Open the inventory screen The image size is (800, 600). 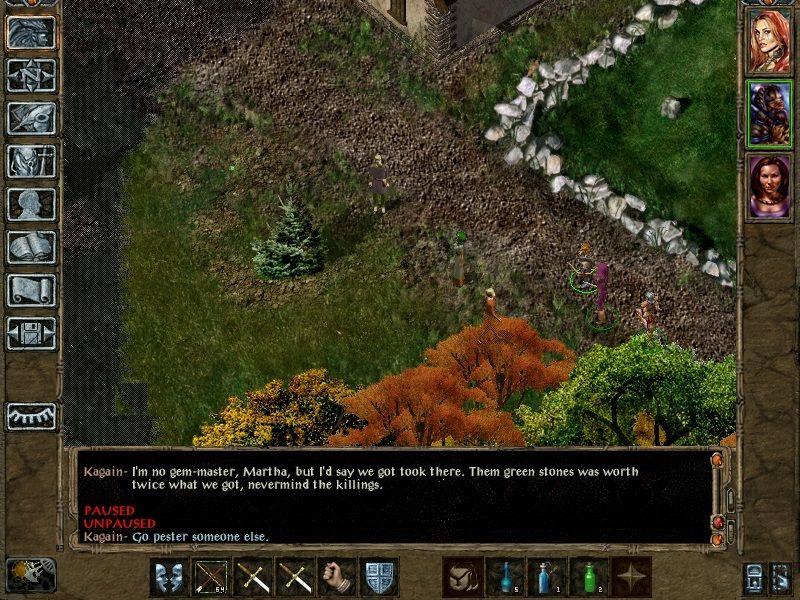(x=31, y=161)
